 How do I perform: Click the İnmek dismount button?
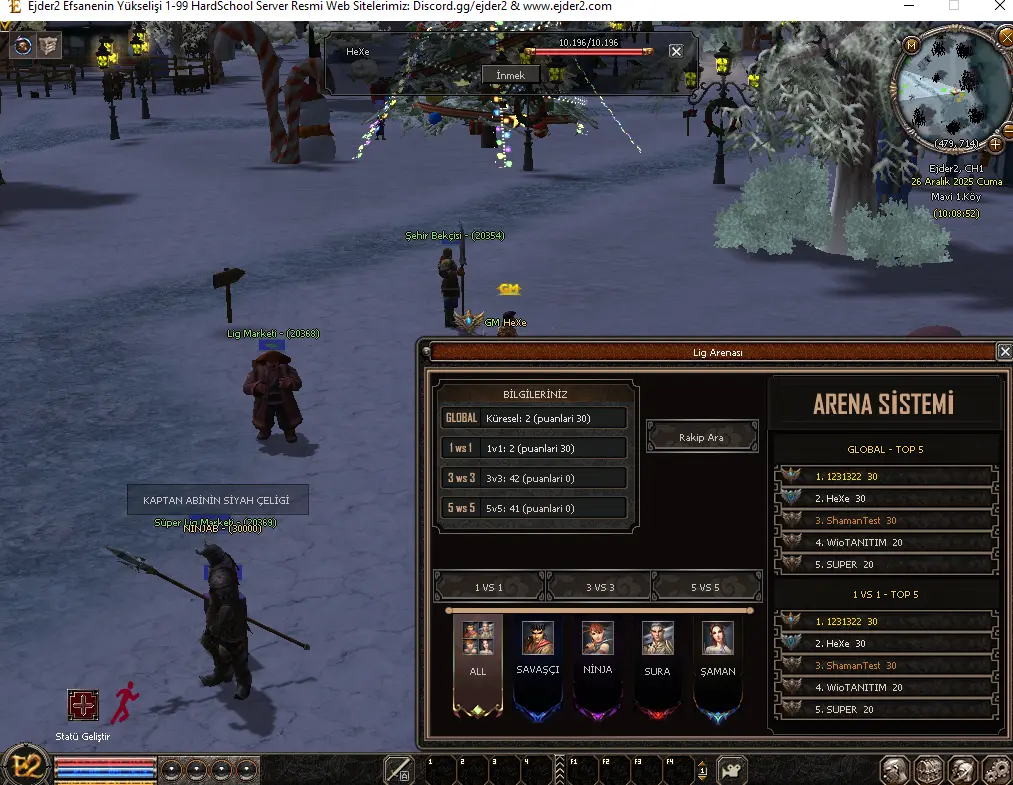tap(510, 75)
